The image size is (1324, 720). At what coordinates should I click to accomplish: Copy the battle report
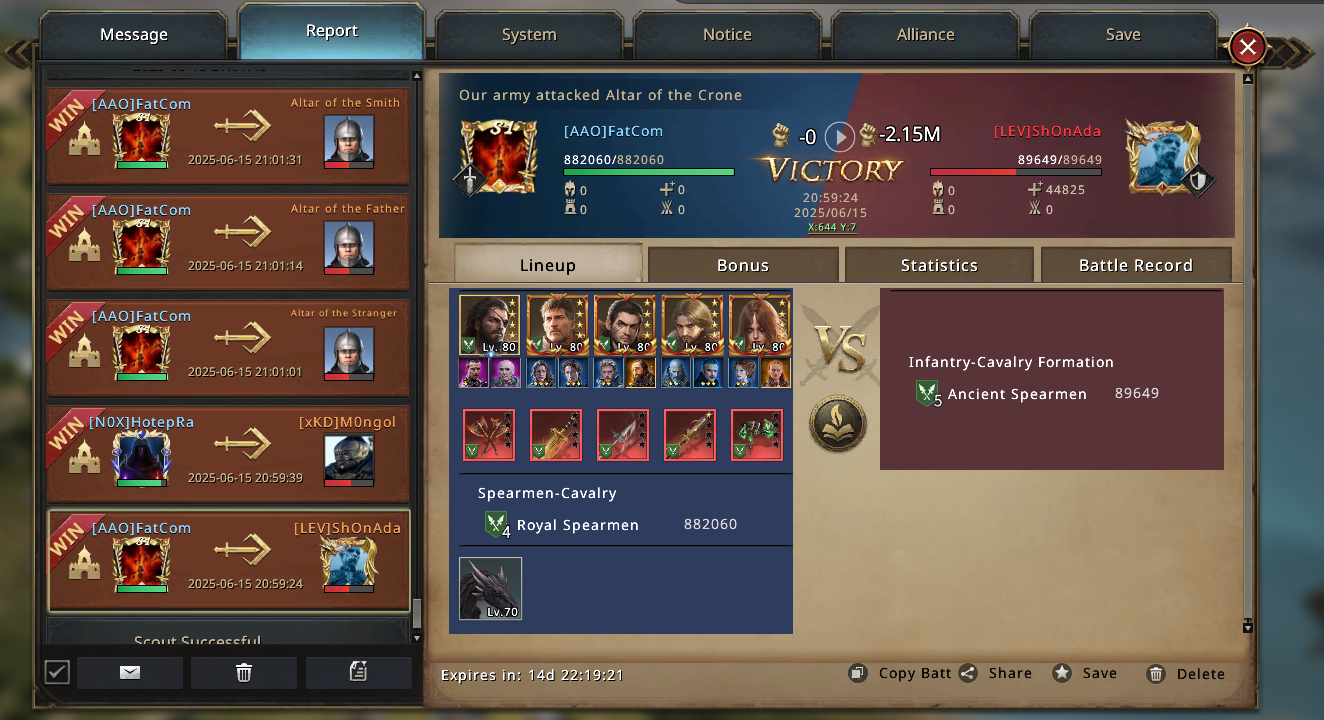900,673
